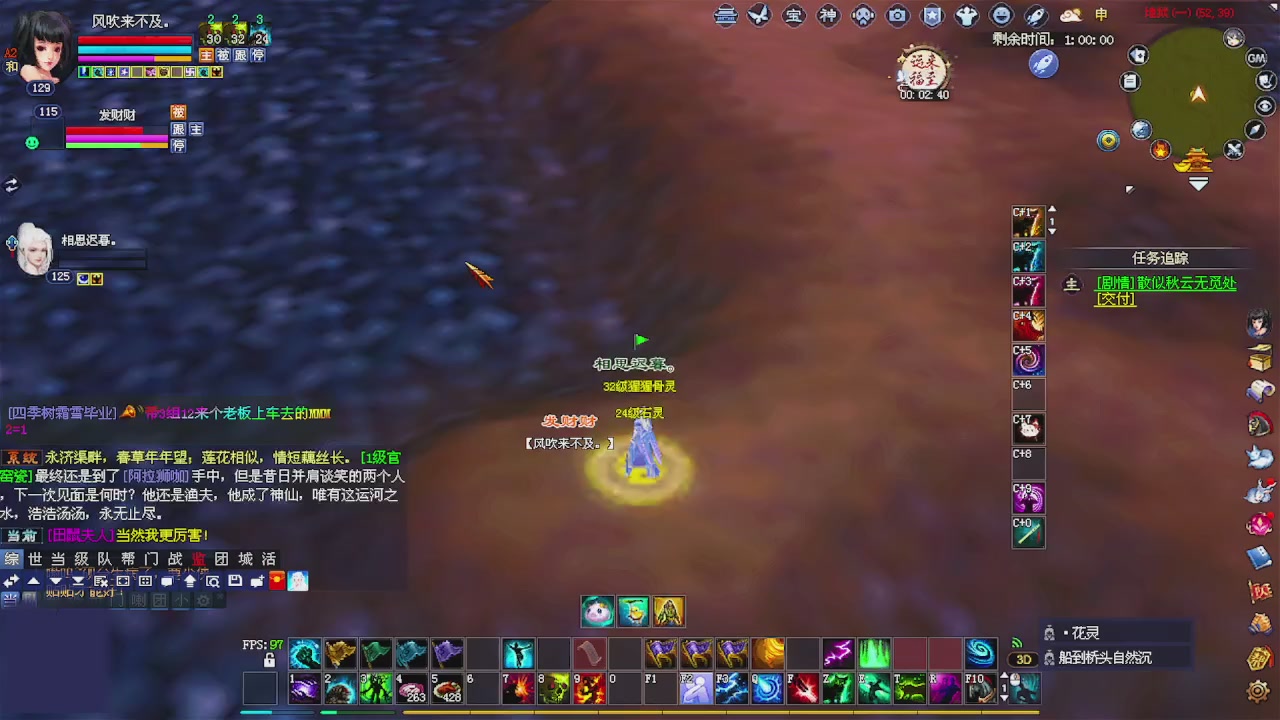Toggle 被 assist mode under 风吹来不及
Screen dimensions: 1280x720
(223, 57)
